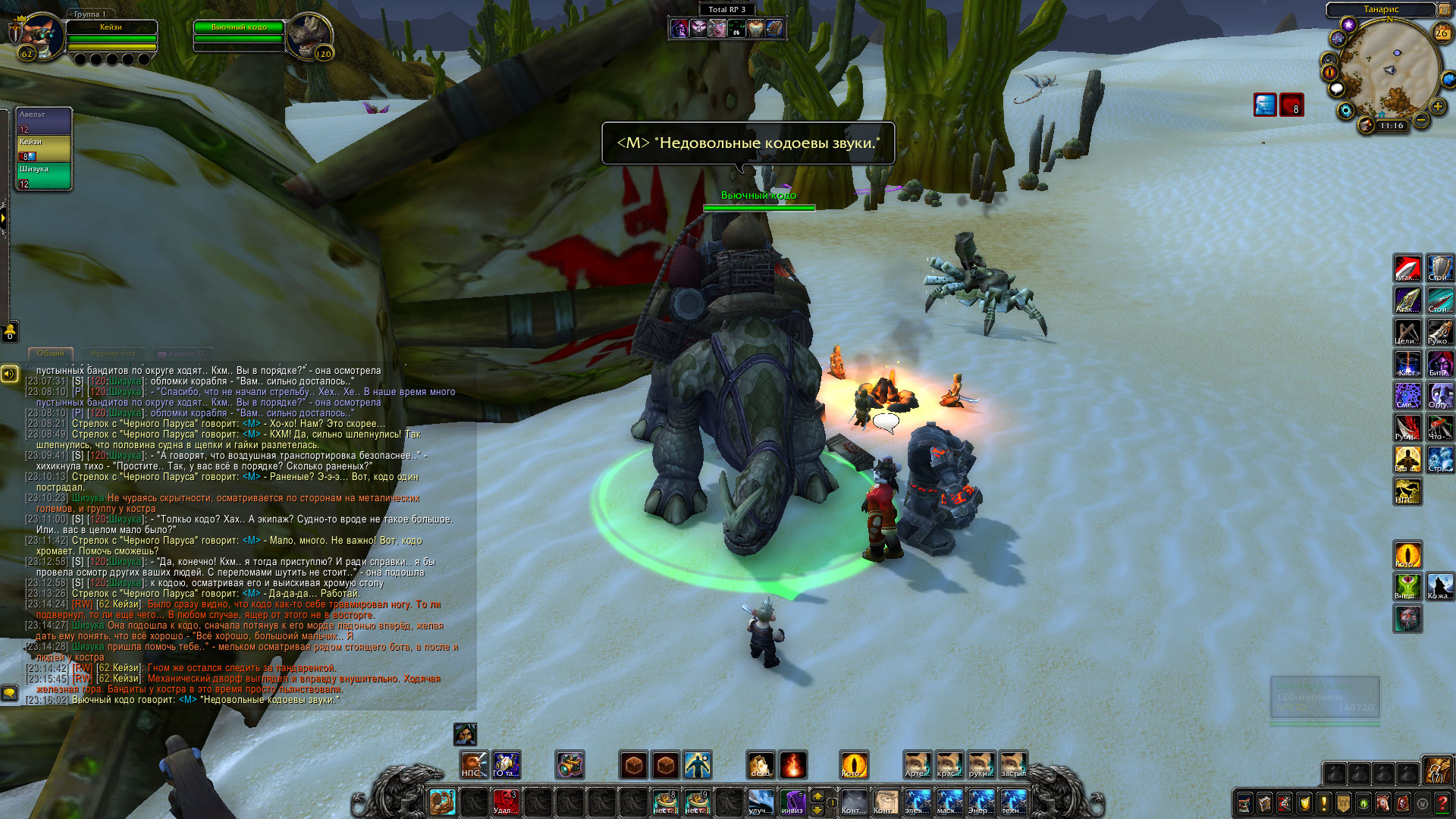Use the инвиз hooded ability
Screen dimensions: 1456x819
(x=792, y=802)
